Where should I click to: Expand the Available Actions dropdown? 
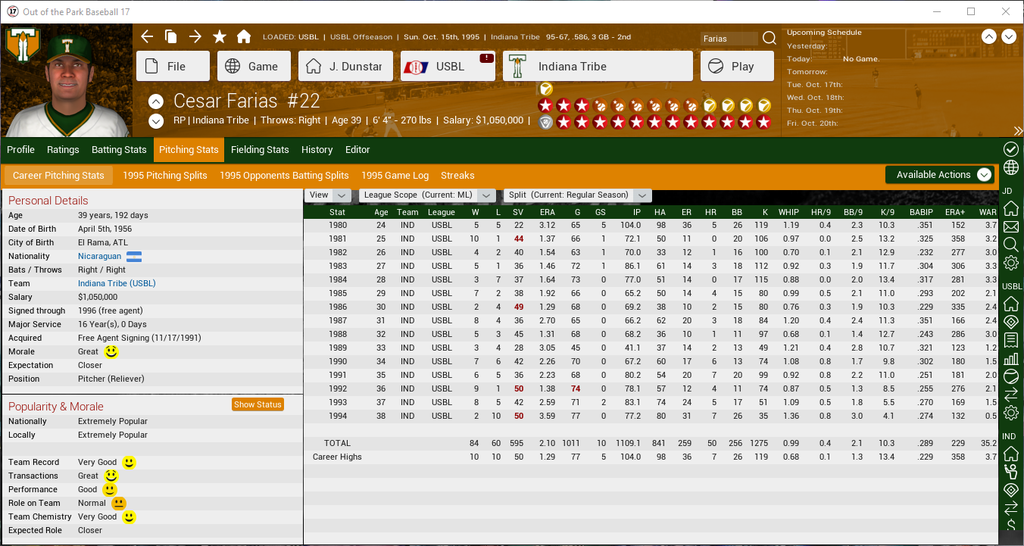(x=942, y=175)
